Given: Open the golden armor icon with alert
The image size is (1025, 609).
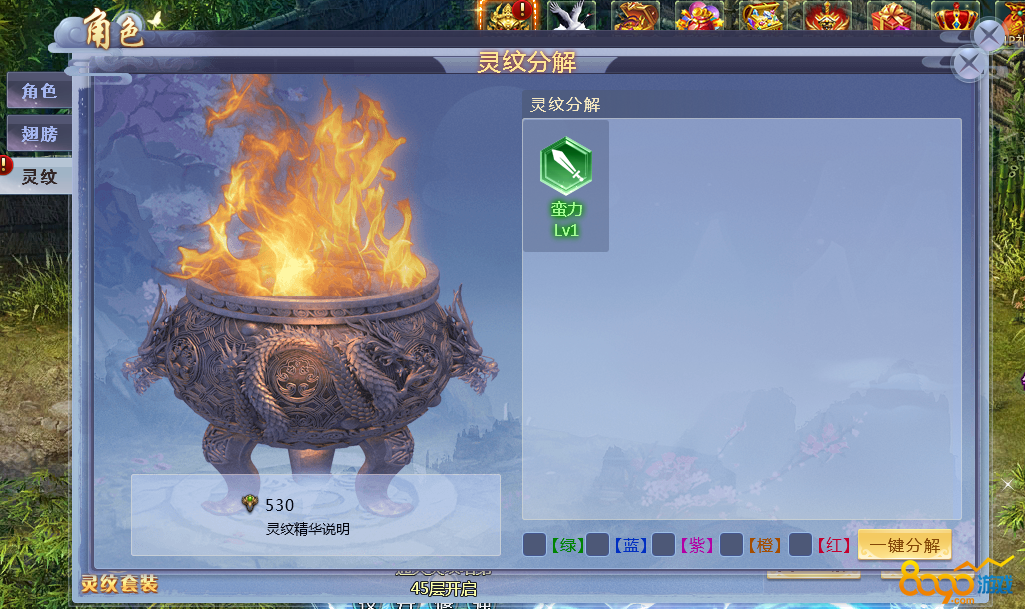Looking at the screenshot, I should (x=506, y=17).
